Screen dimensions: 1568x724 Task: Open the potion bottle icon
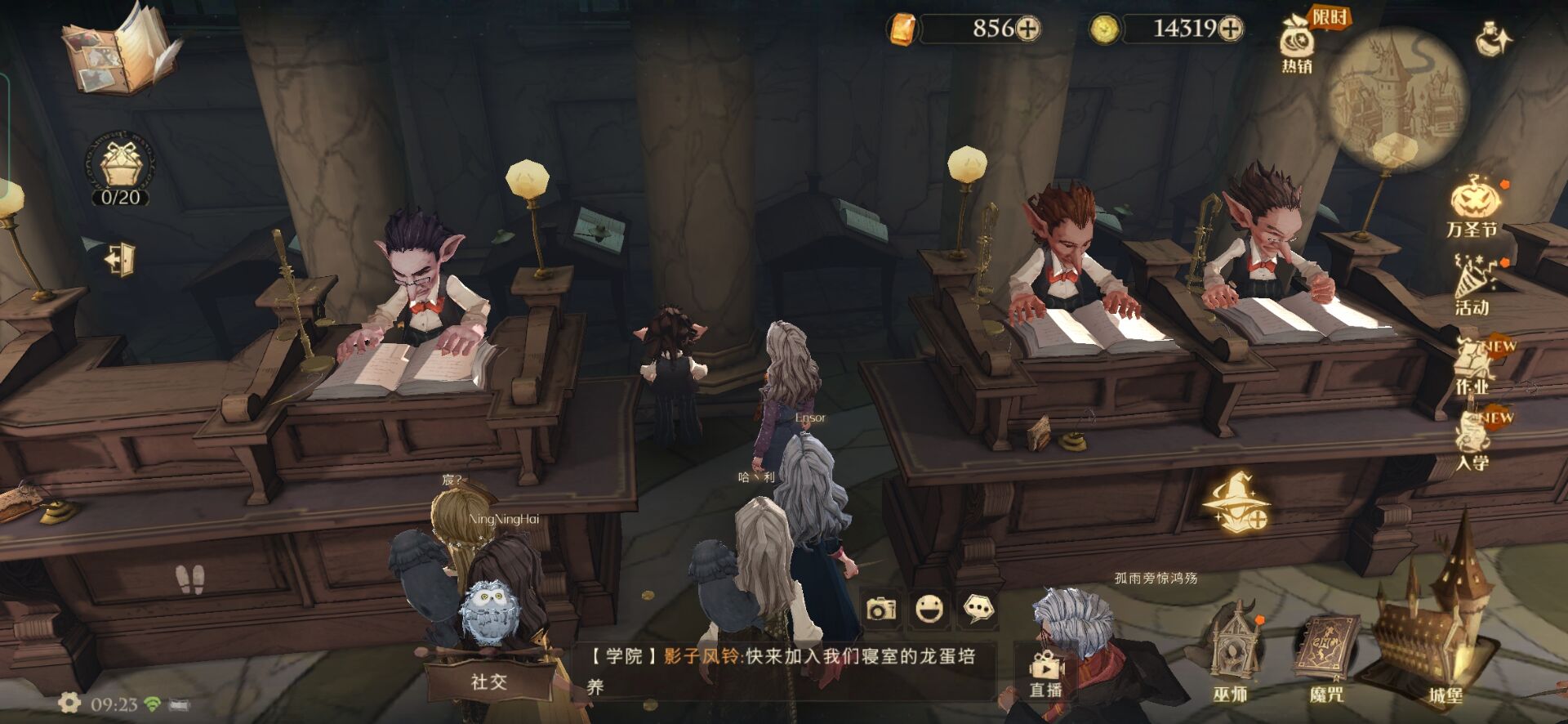tap(1494, 39)
